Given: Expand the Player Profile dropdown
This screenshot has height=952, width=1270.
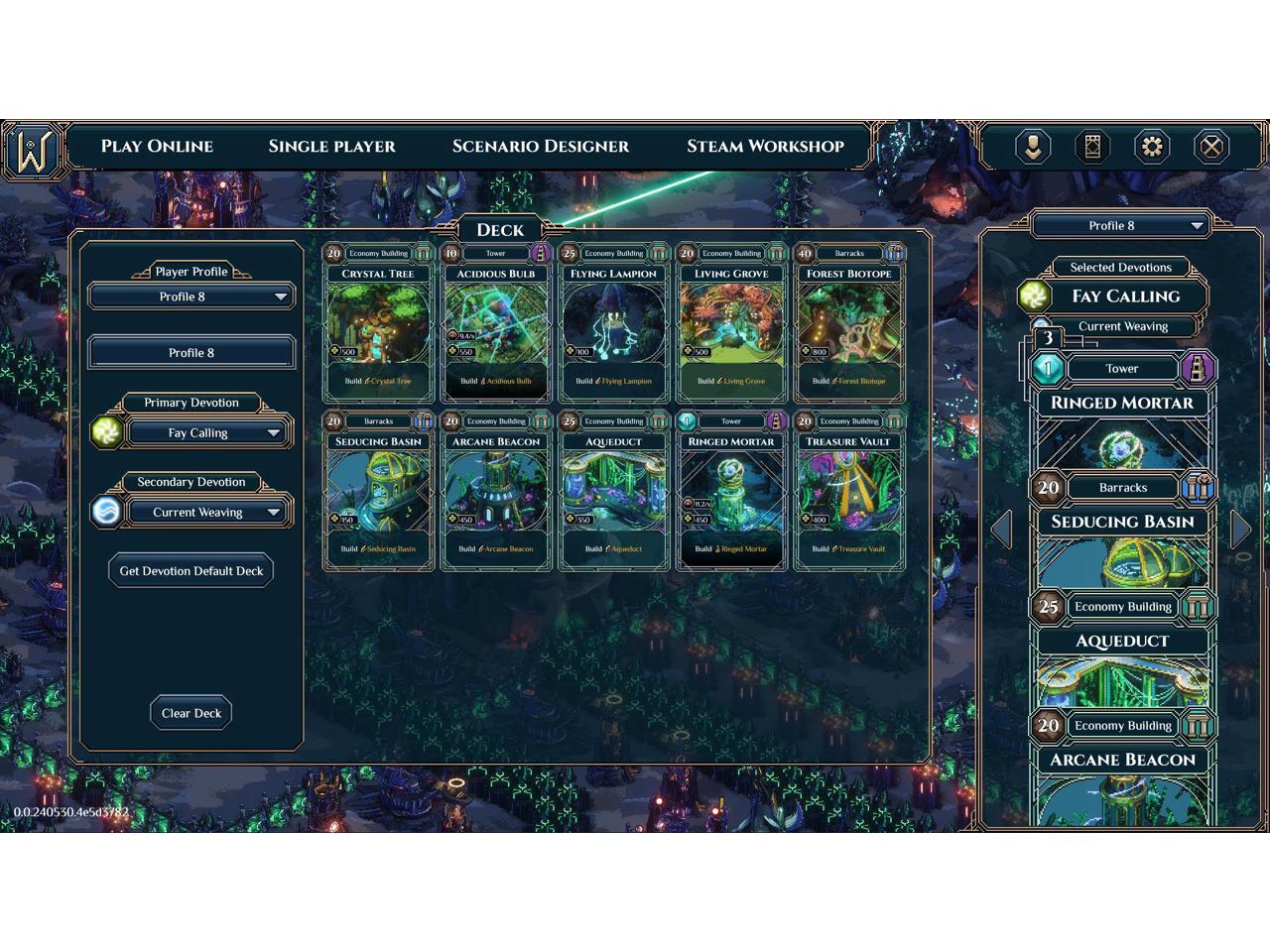Looking at the screenshot, I should pos(191,297).
